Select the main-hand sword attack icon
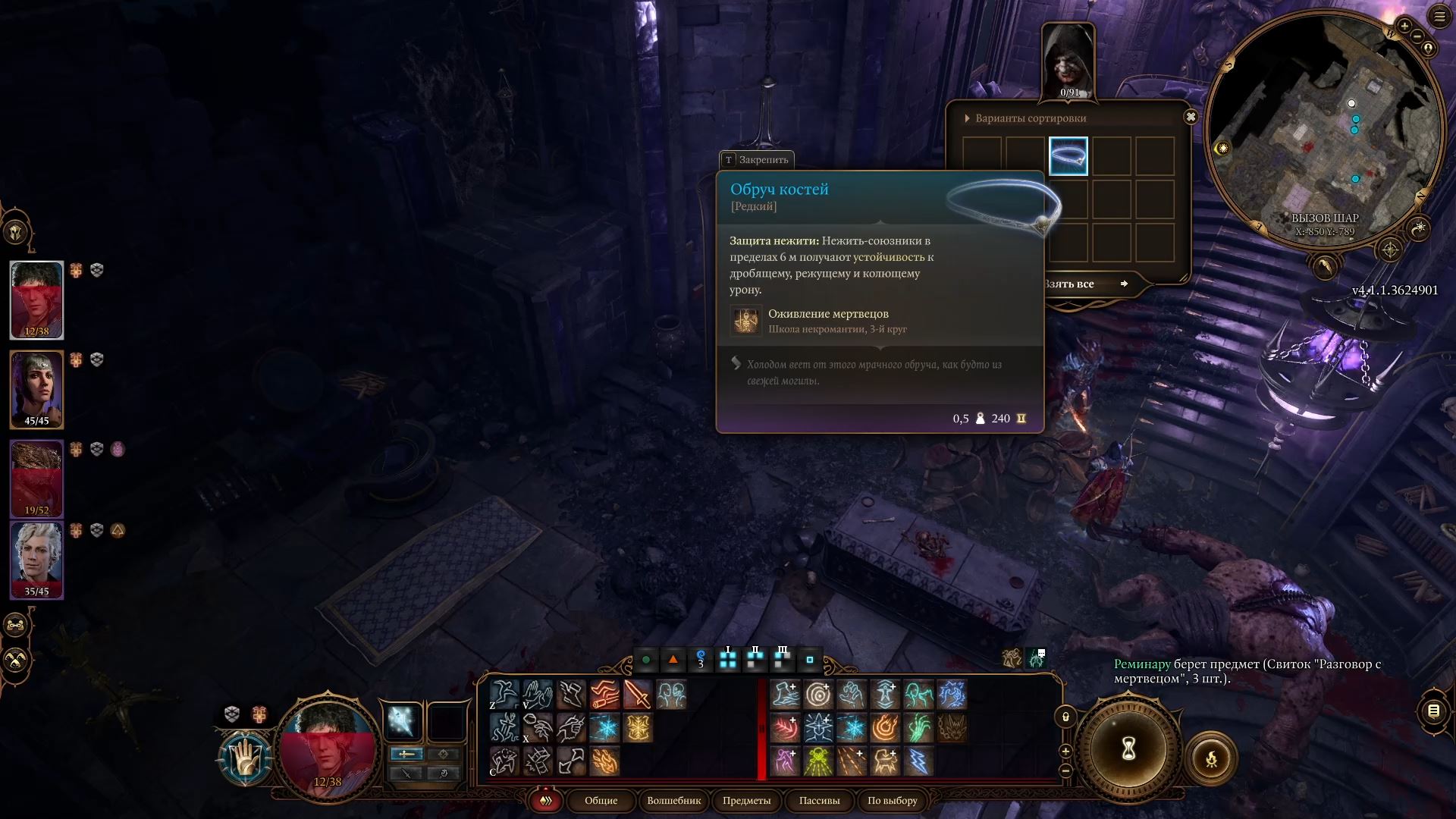 point(637,695)
